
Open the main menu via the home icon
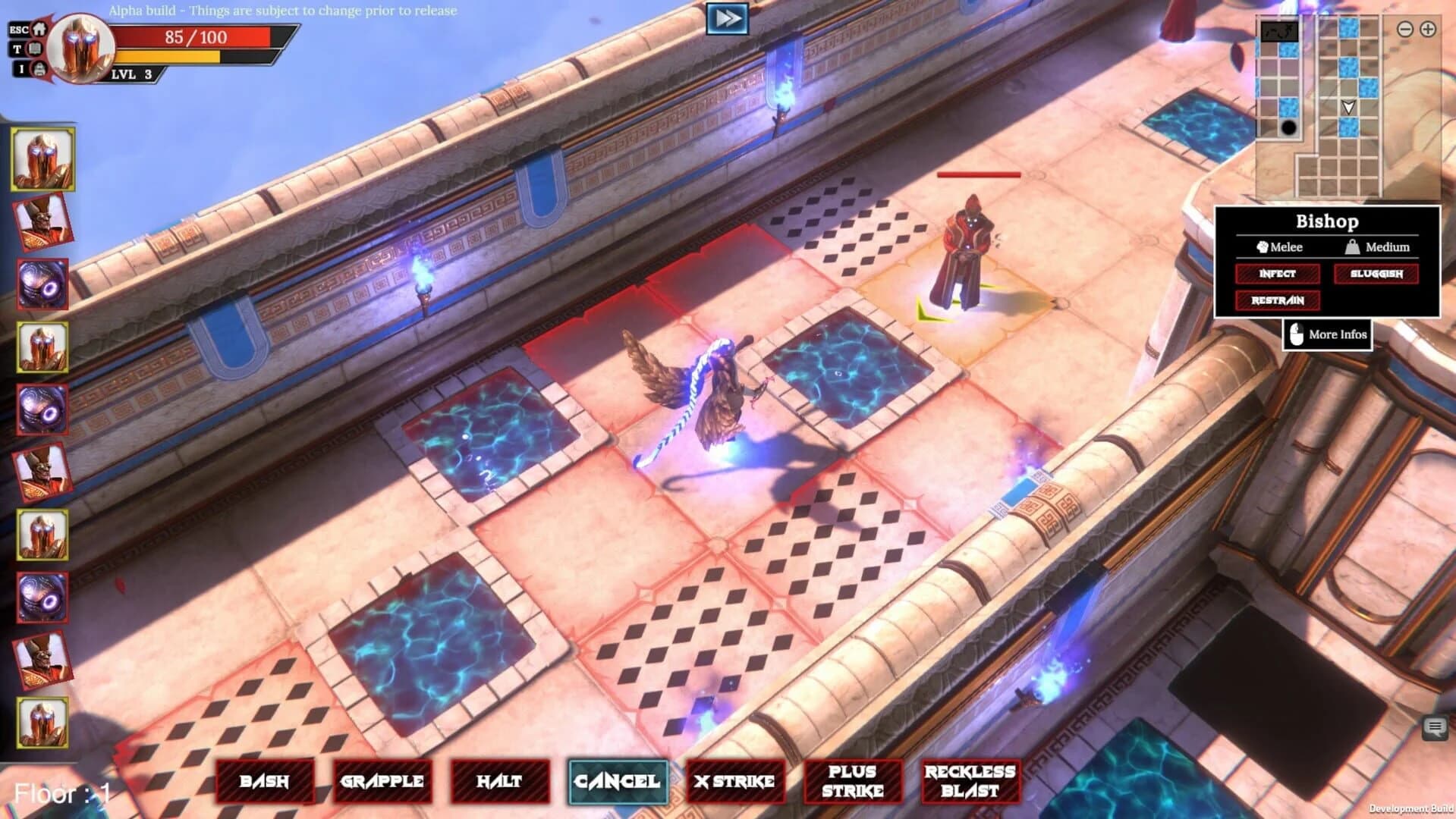(x=39, y=30)
